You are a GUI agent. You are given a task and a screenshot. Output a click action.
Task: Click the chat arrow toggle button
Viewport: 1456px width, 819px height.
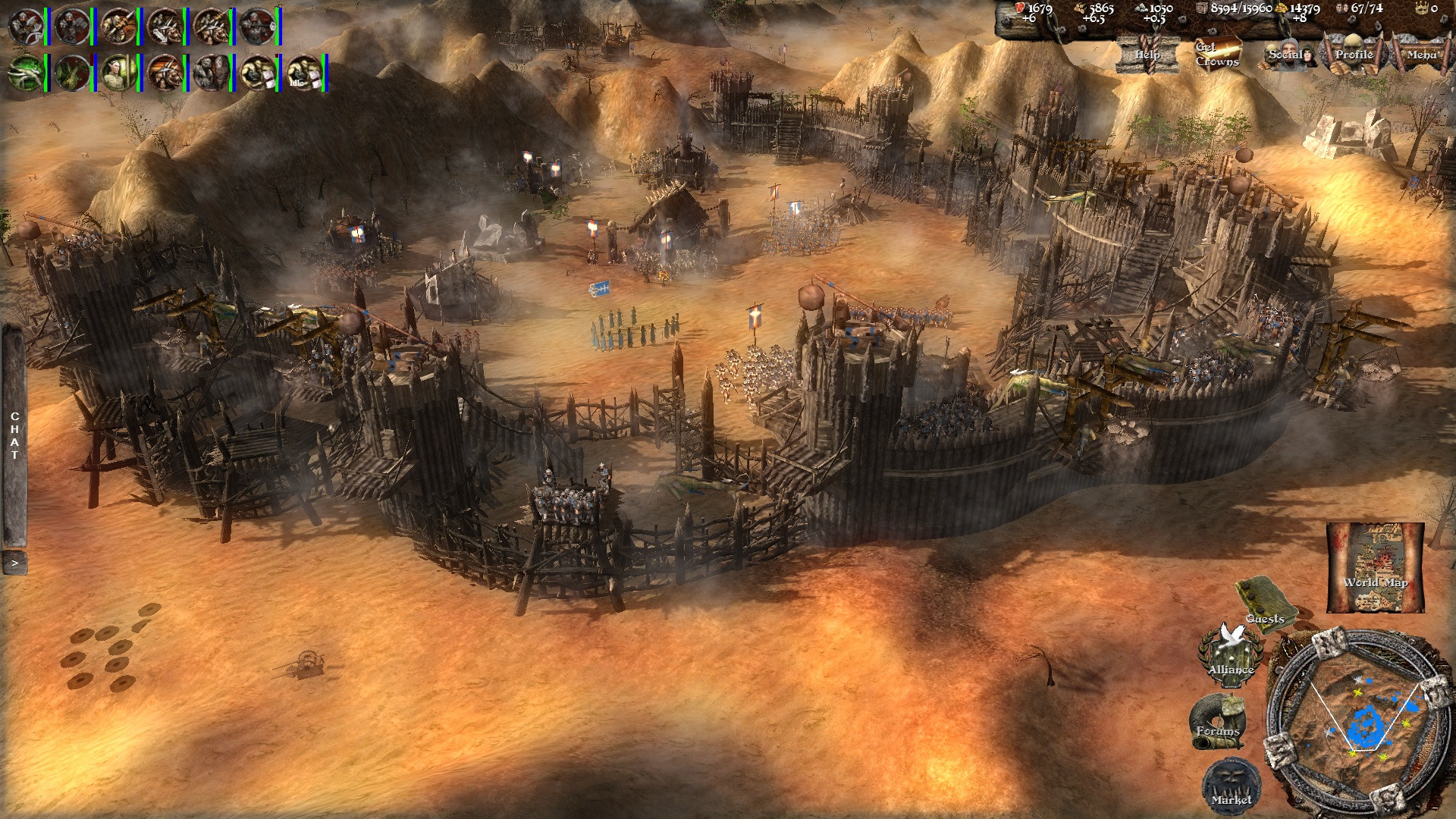coord(14,563)
